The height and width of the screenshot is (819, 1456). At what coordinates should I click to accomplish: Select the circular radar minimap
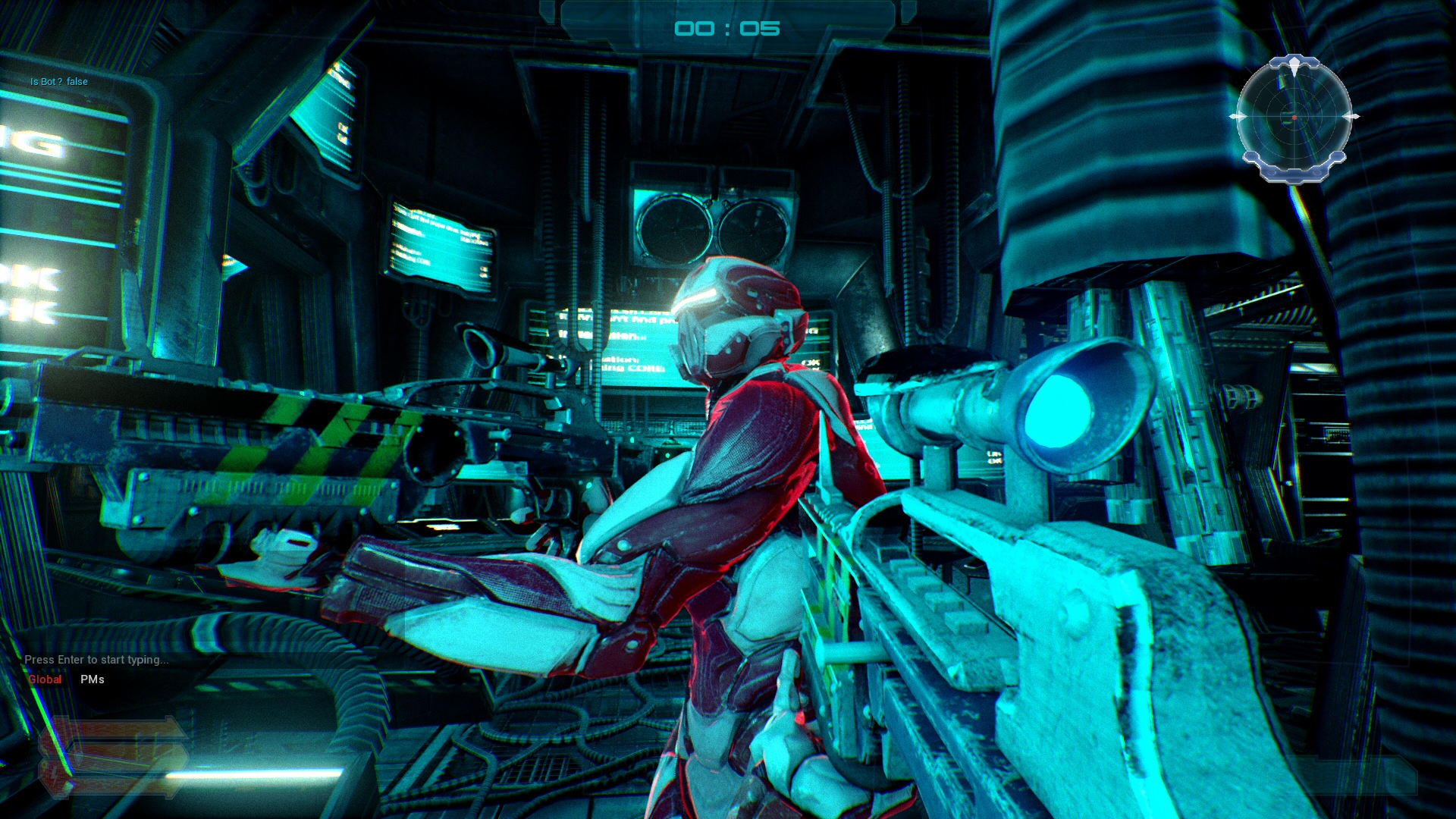[x=1294, y=118]
